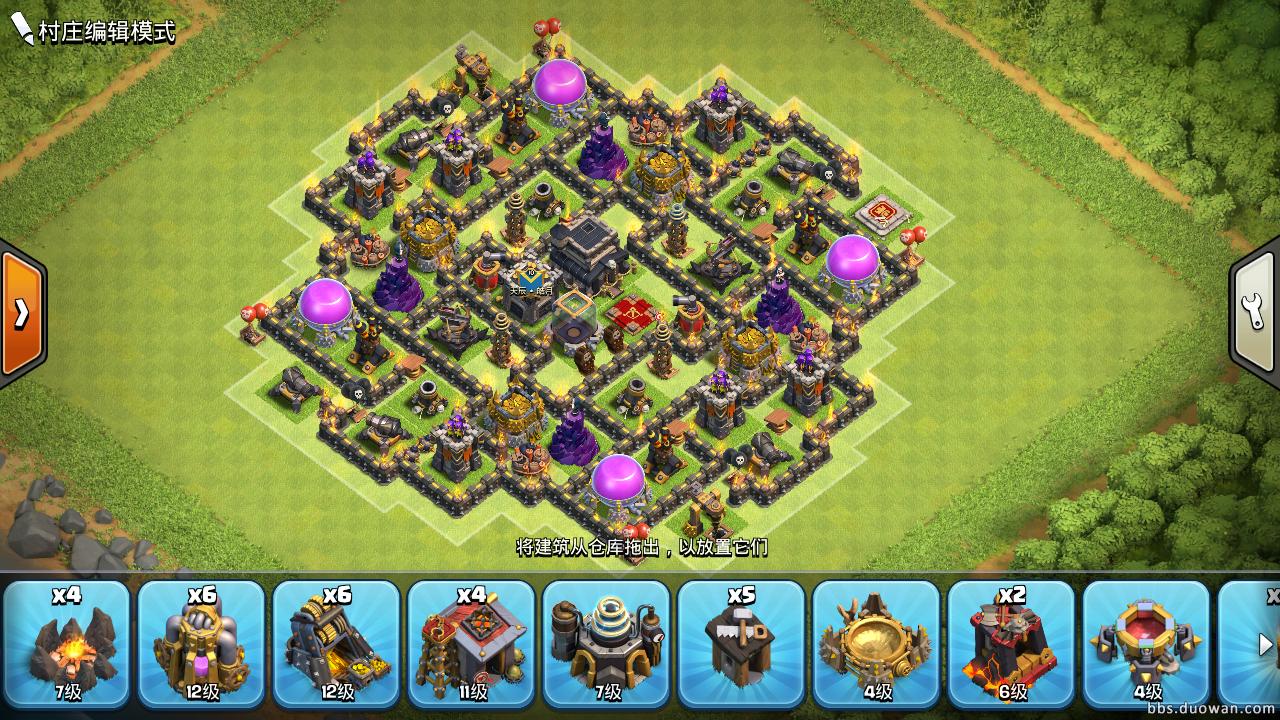Open the orange arrow side panel
Image resolution: width=1280 pixels, height=720 pixels.
(21, 313)
